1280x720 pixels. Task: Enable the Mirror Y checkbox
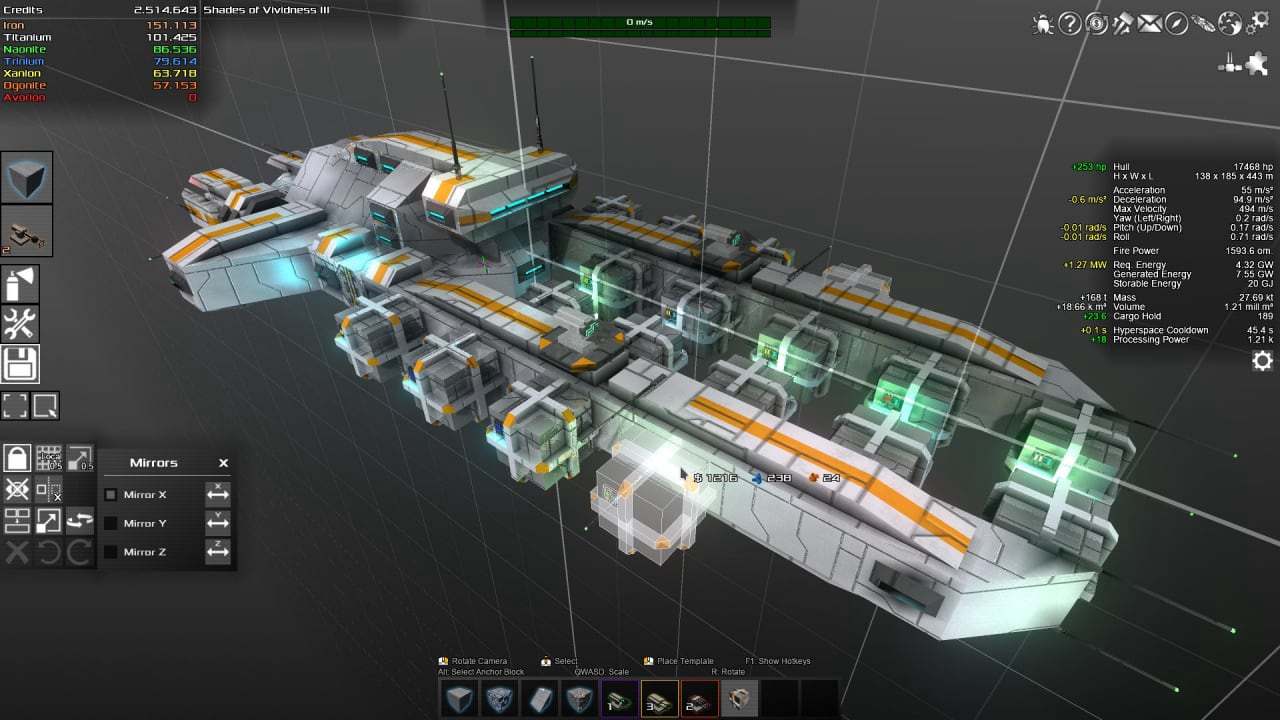[111, 523]
